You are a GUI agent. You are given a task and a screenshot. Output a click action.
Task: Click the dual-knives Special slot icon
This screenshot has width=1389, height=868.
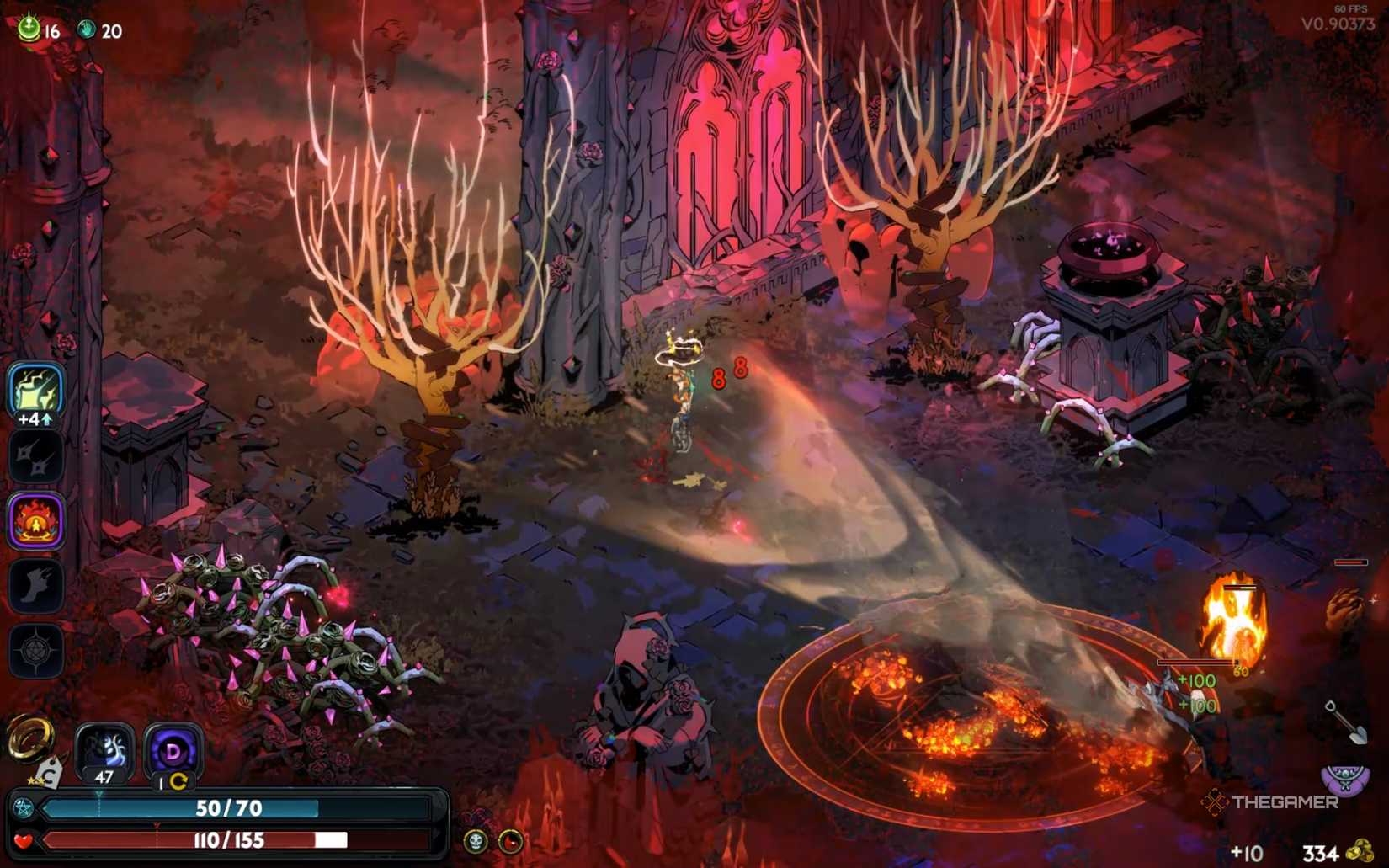click(36, 456)
